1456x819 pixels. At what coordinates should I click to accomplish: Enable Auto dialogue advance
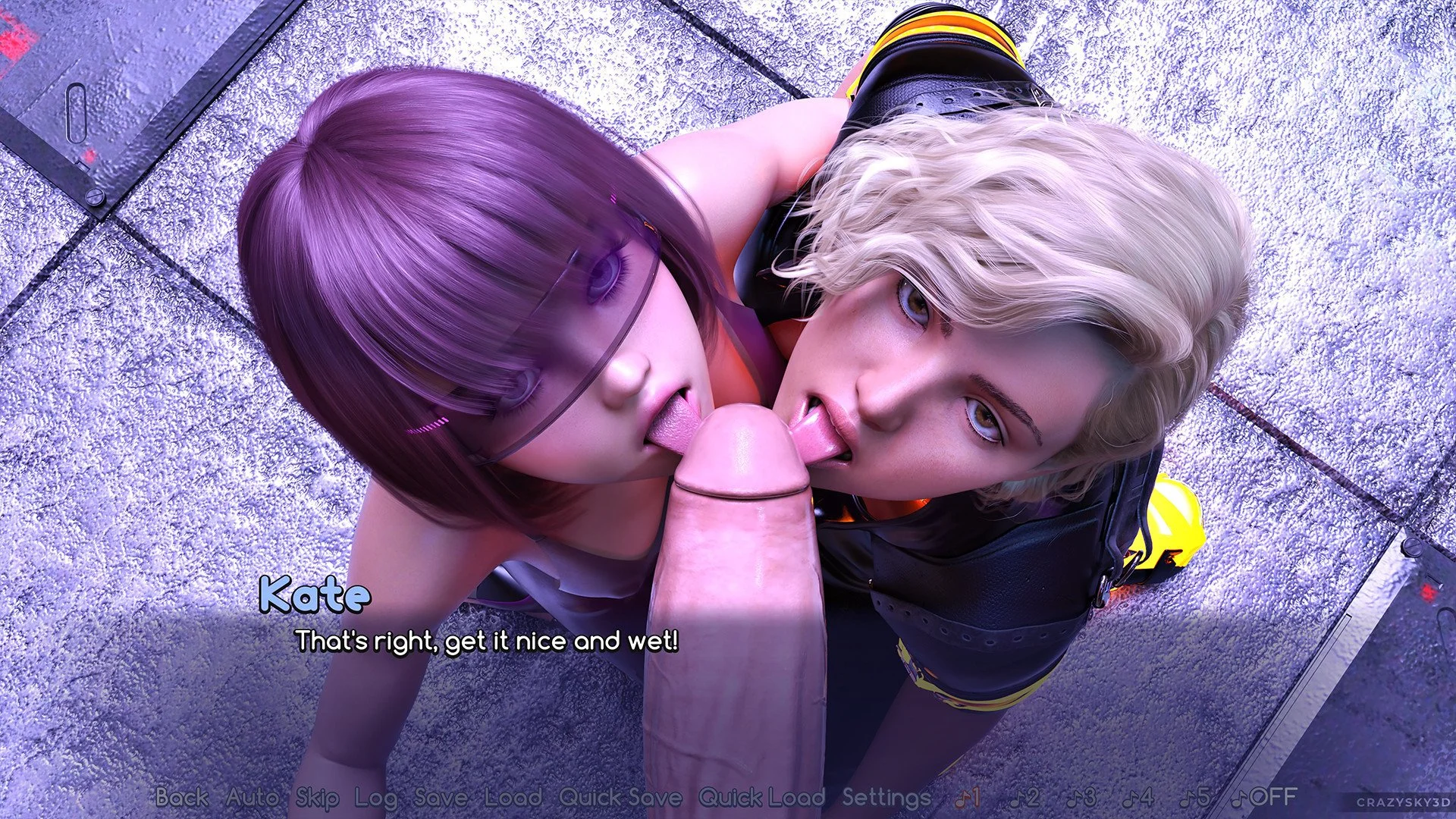[252, 797]
